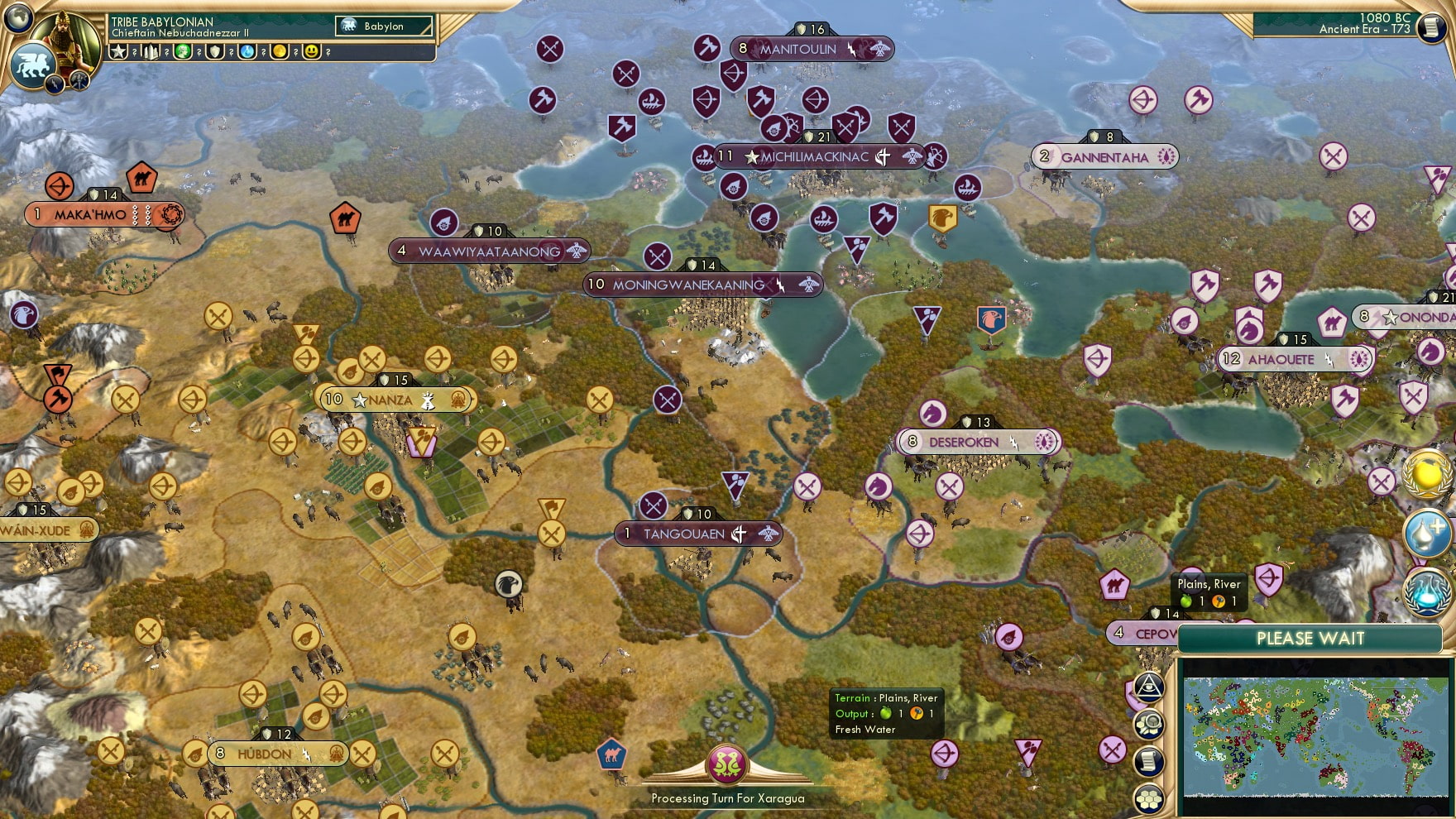
Task: Select the gold coin icon
Action: 280,51
